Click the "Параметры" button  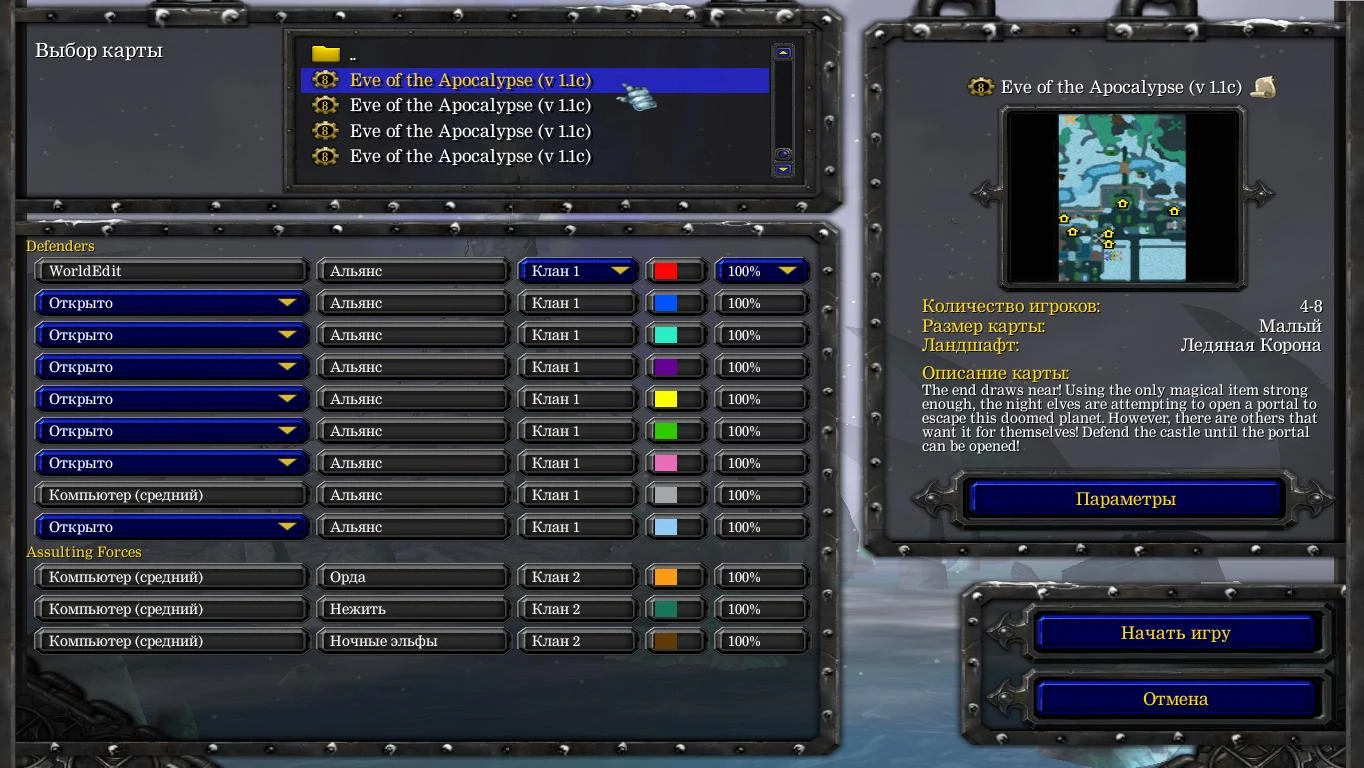coord(1122,498)
